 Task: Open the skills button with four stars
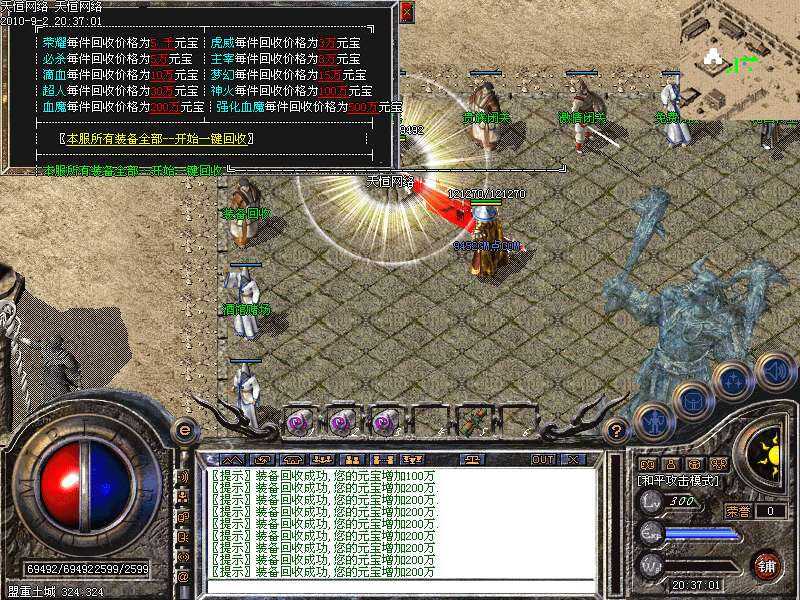(734, 381)
